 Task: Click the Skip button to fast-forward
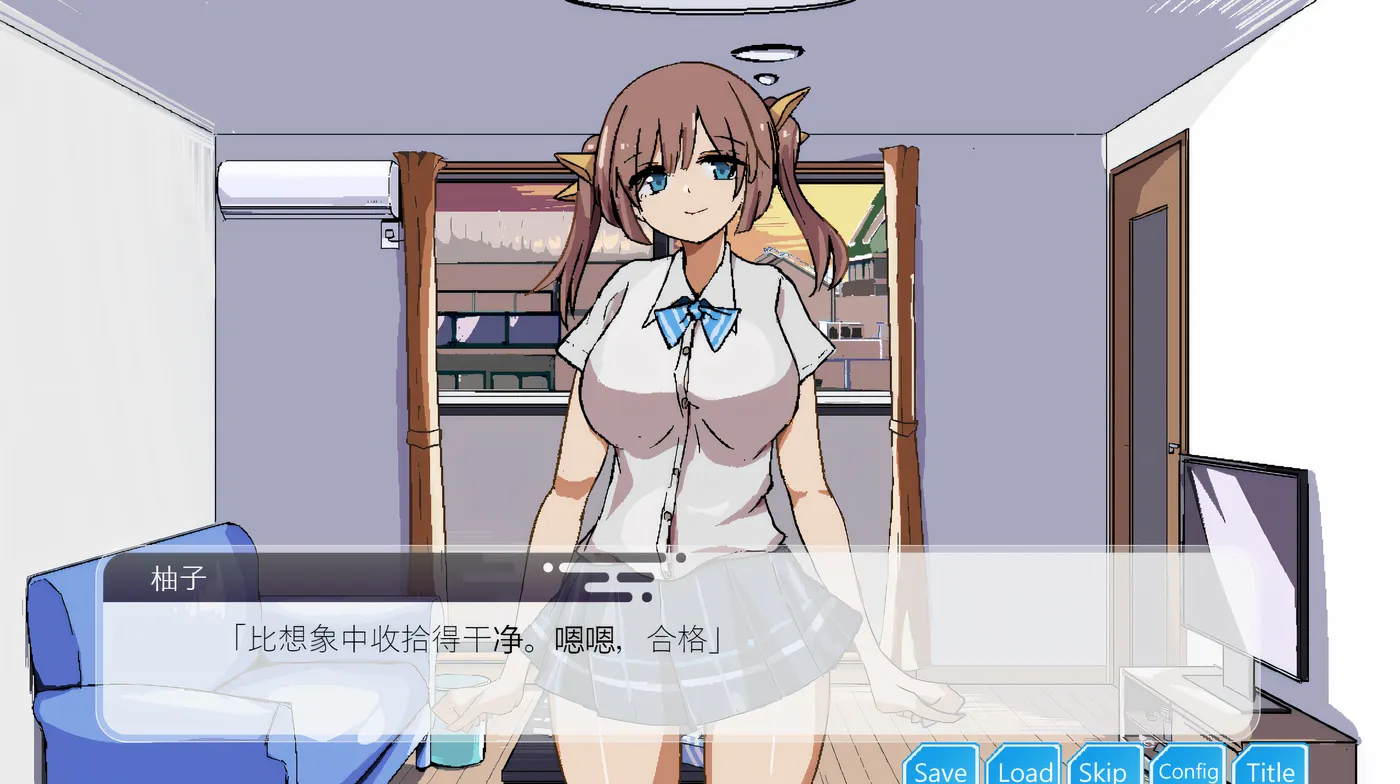pos(1103,770)
